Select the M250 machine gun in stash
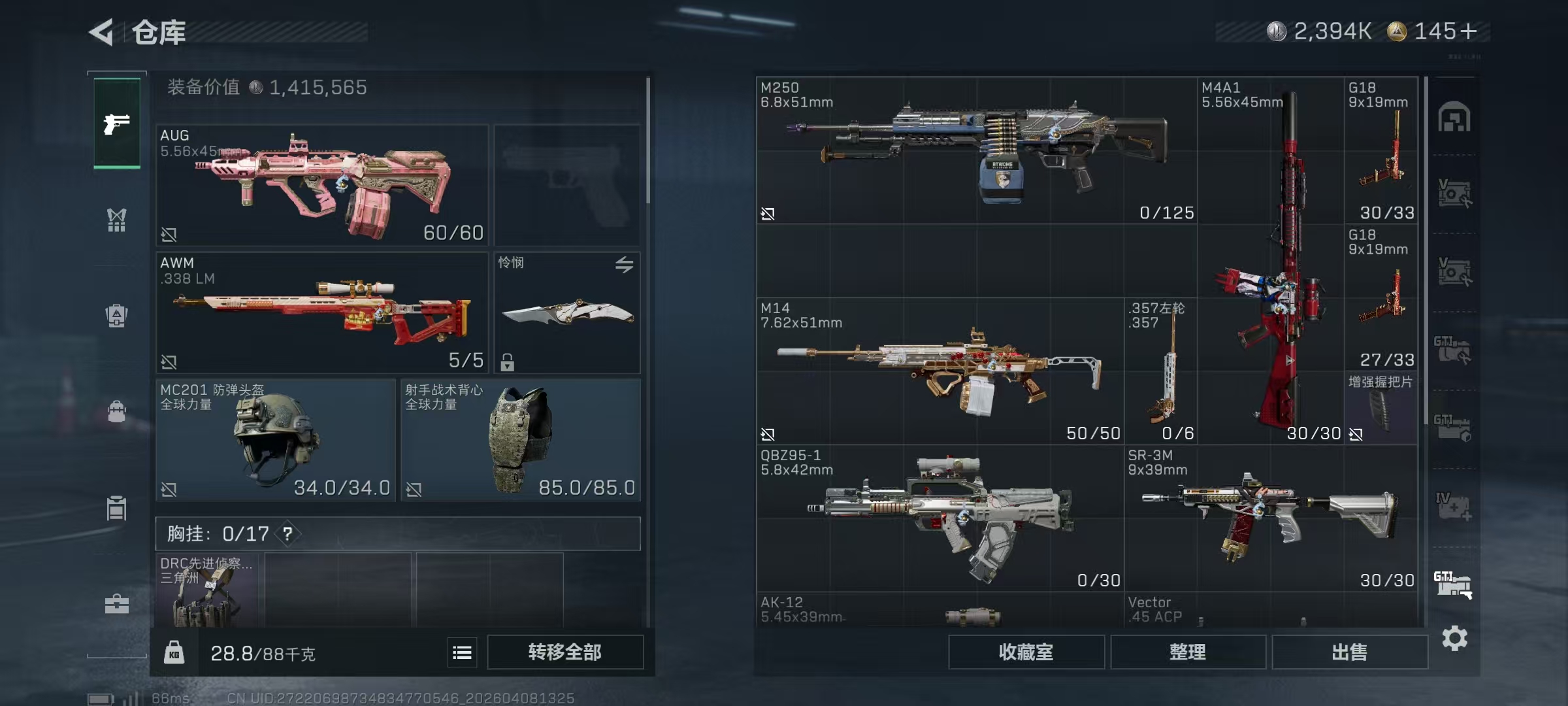 pyautogui.click(x=976, y=151)
